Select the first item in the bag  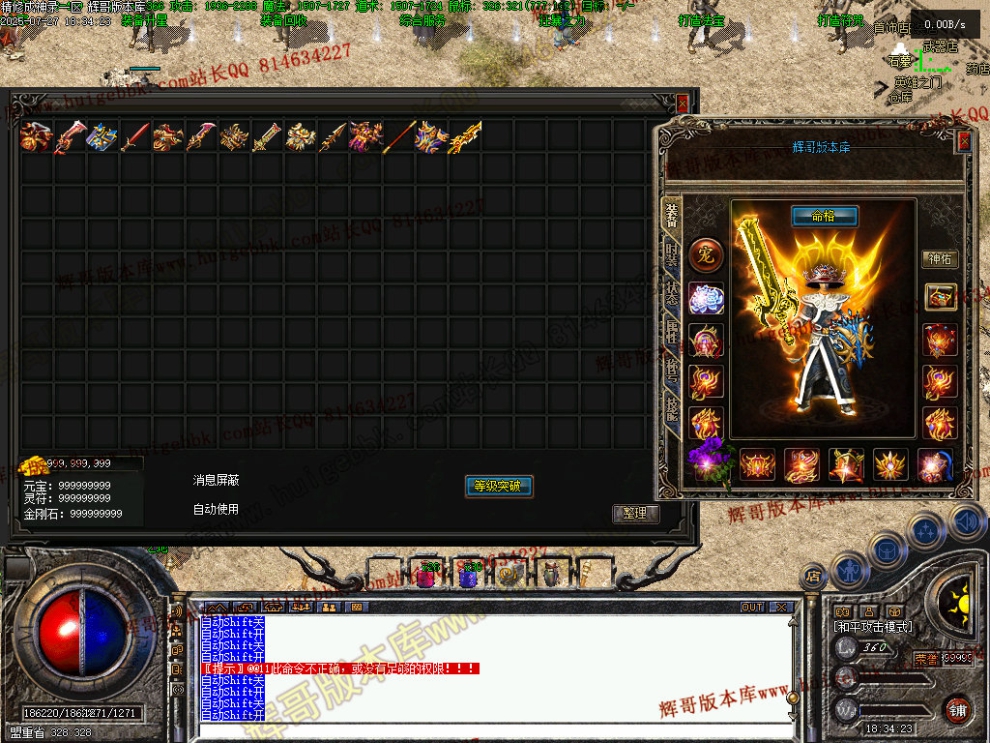point(35,137)
